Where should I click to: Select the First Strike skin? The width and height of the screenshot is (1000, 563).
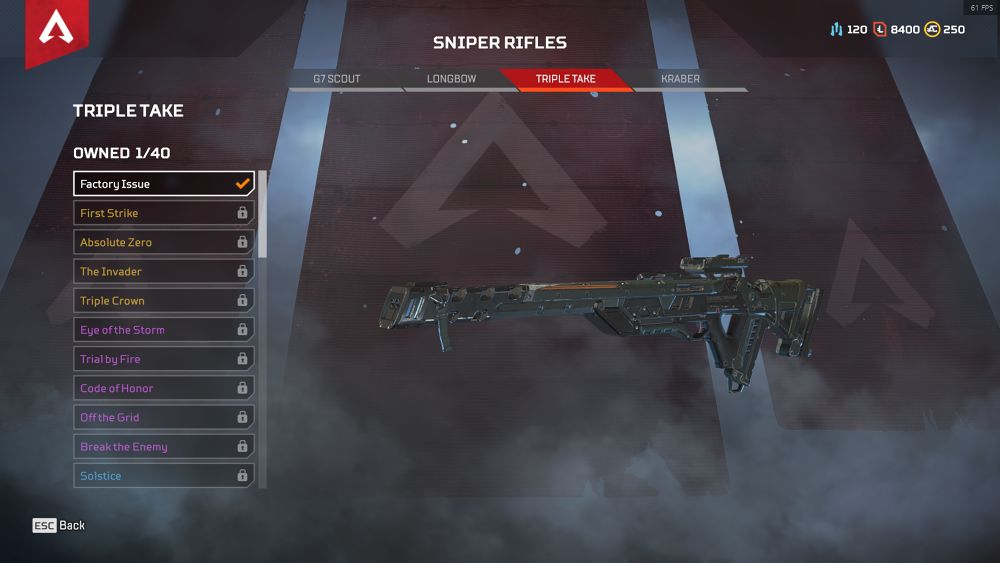(x=164, y=213)
